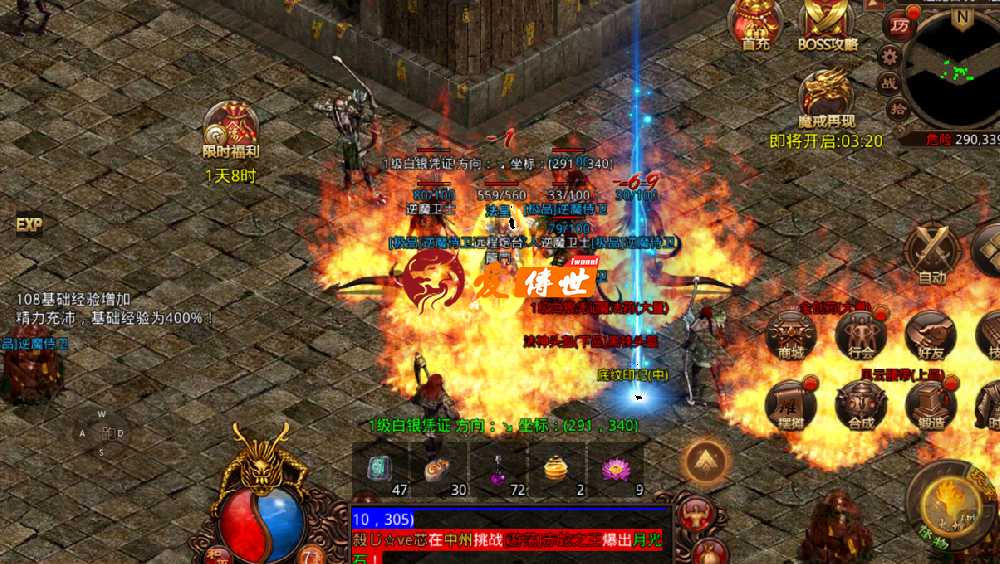
Task: Click the orange up-arrow expand button
Action: click(707, 462)
